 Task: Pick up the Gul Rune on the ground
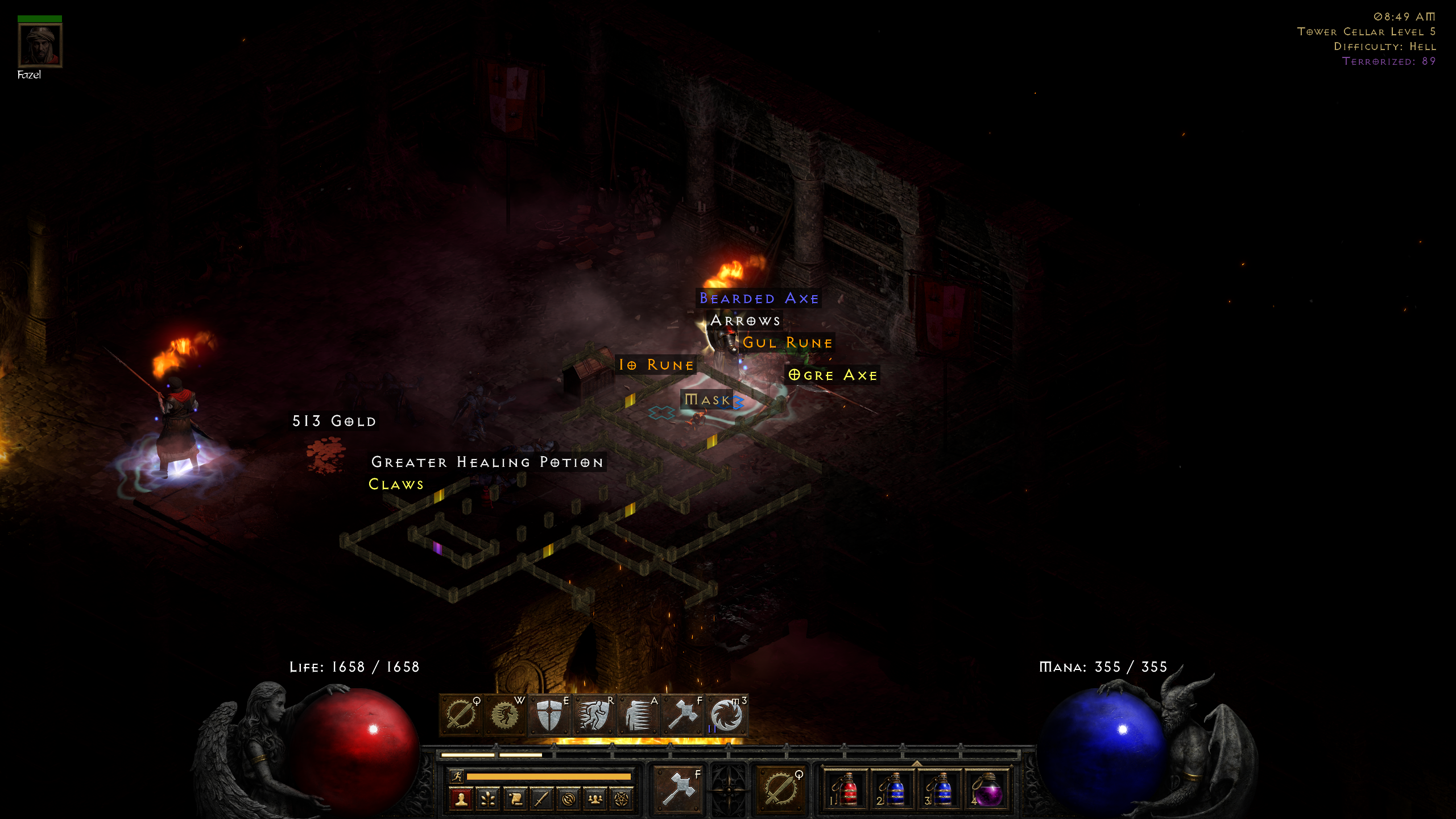pyautogui.click(x=788, y=342)
